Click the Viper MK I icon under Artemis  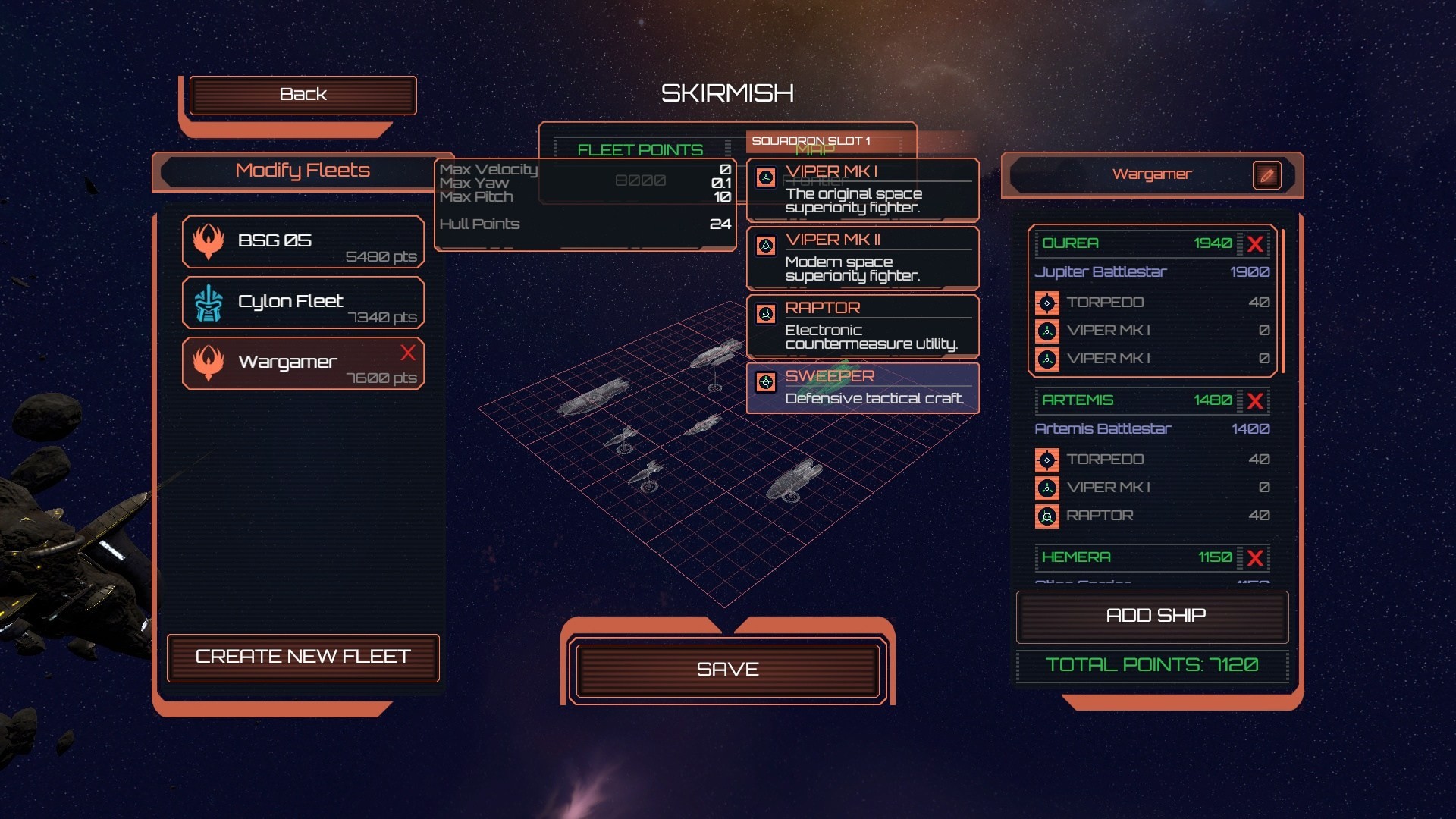(x=1048, y=488)
